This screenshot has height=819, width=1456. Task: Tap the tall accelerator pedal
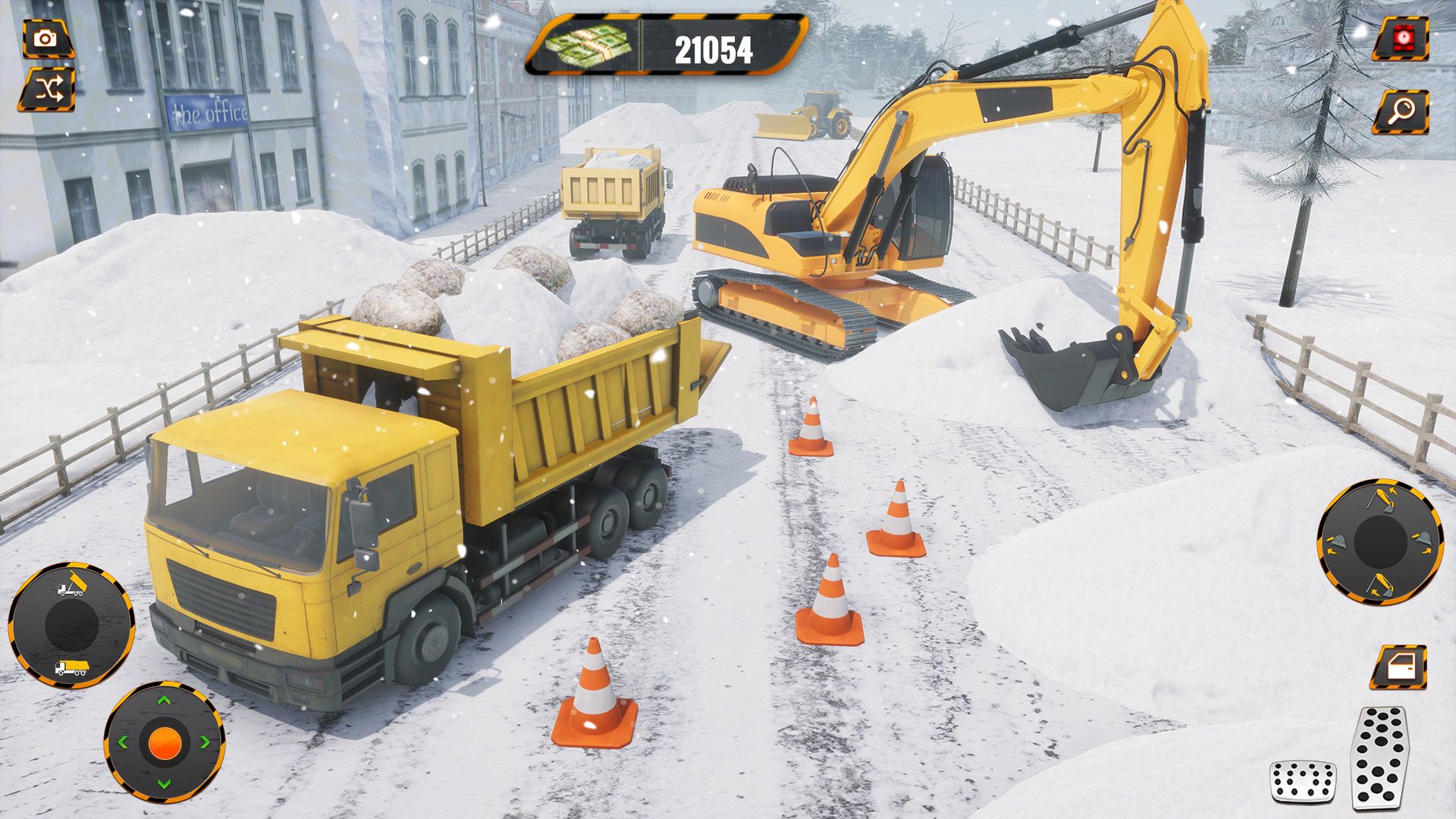tap(1380, 757)
